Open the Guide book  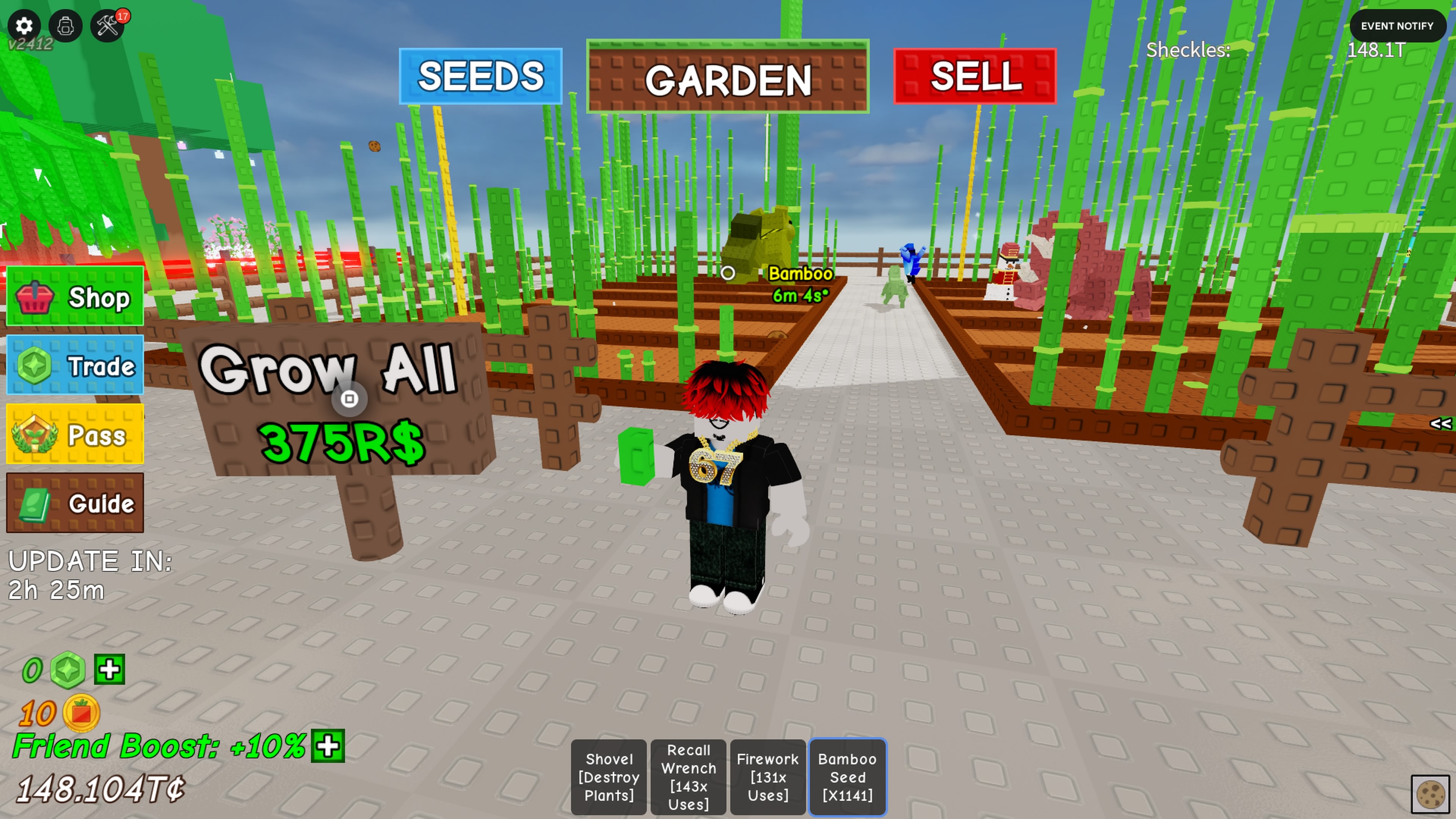[x=75, y=503]
